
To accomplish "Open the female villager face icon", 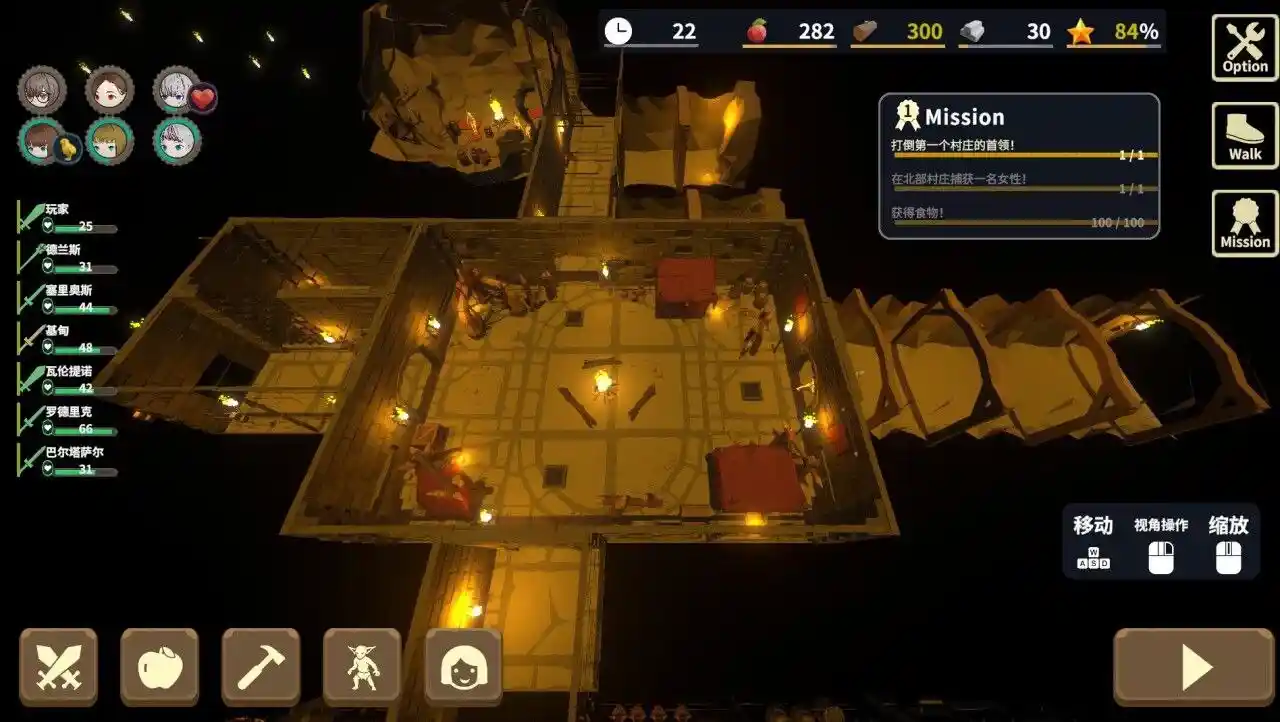I will click(x=461, y=665).
